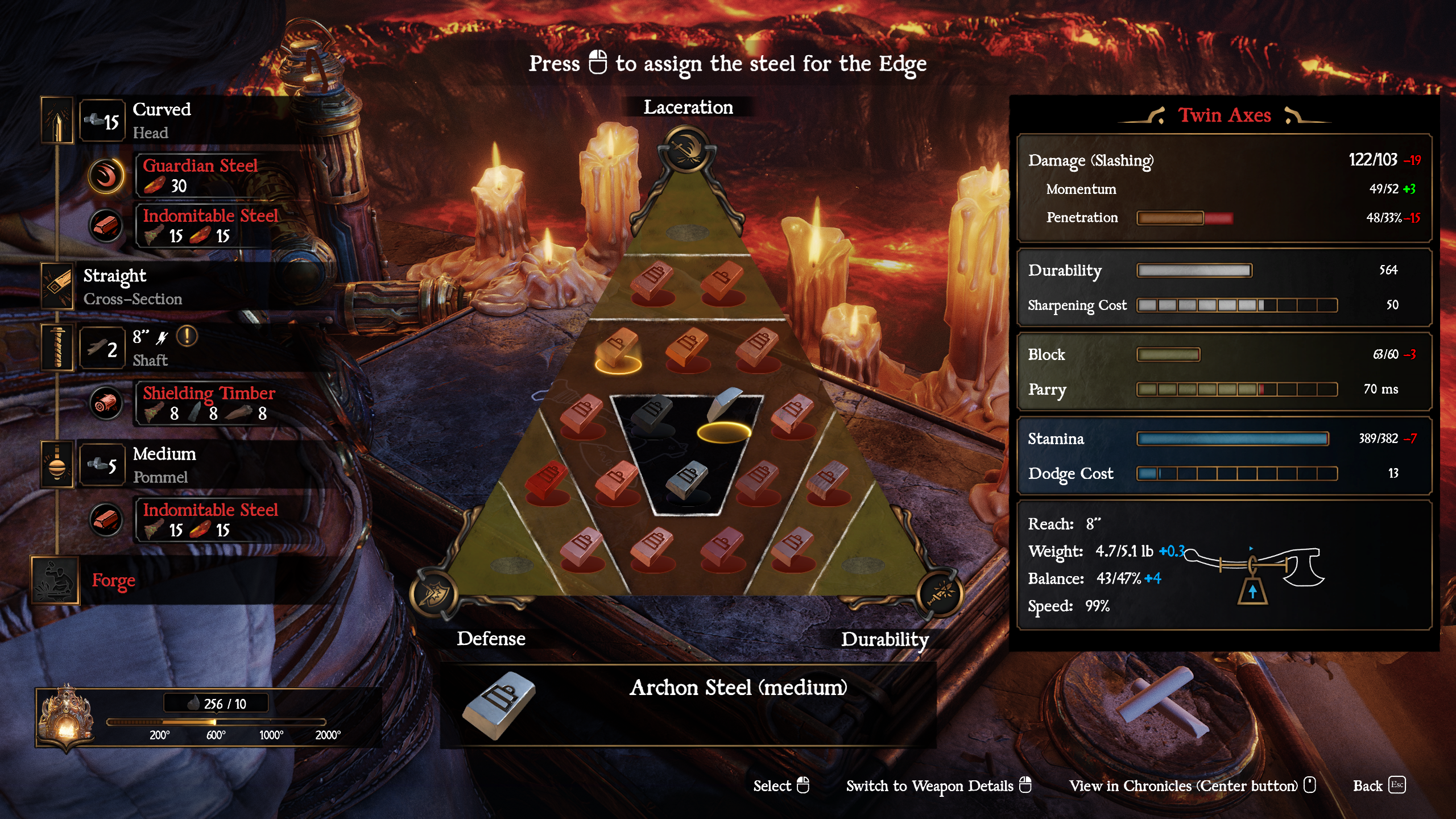
Task: Click the Durability emblem at triangle corner
Action: coord(940,594)
